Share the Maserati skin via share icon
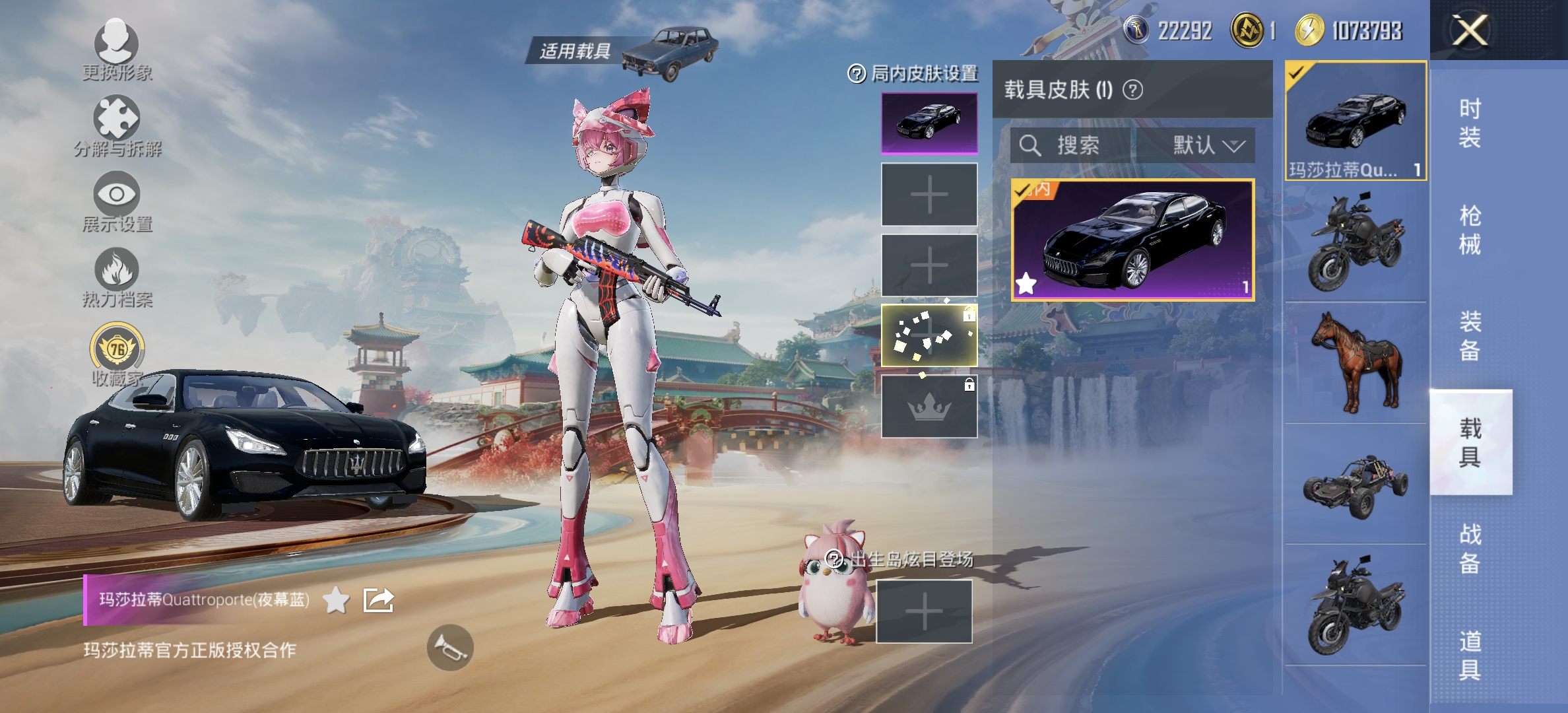This screenshot has height=713, width=1568. click(379, 600)
